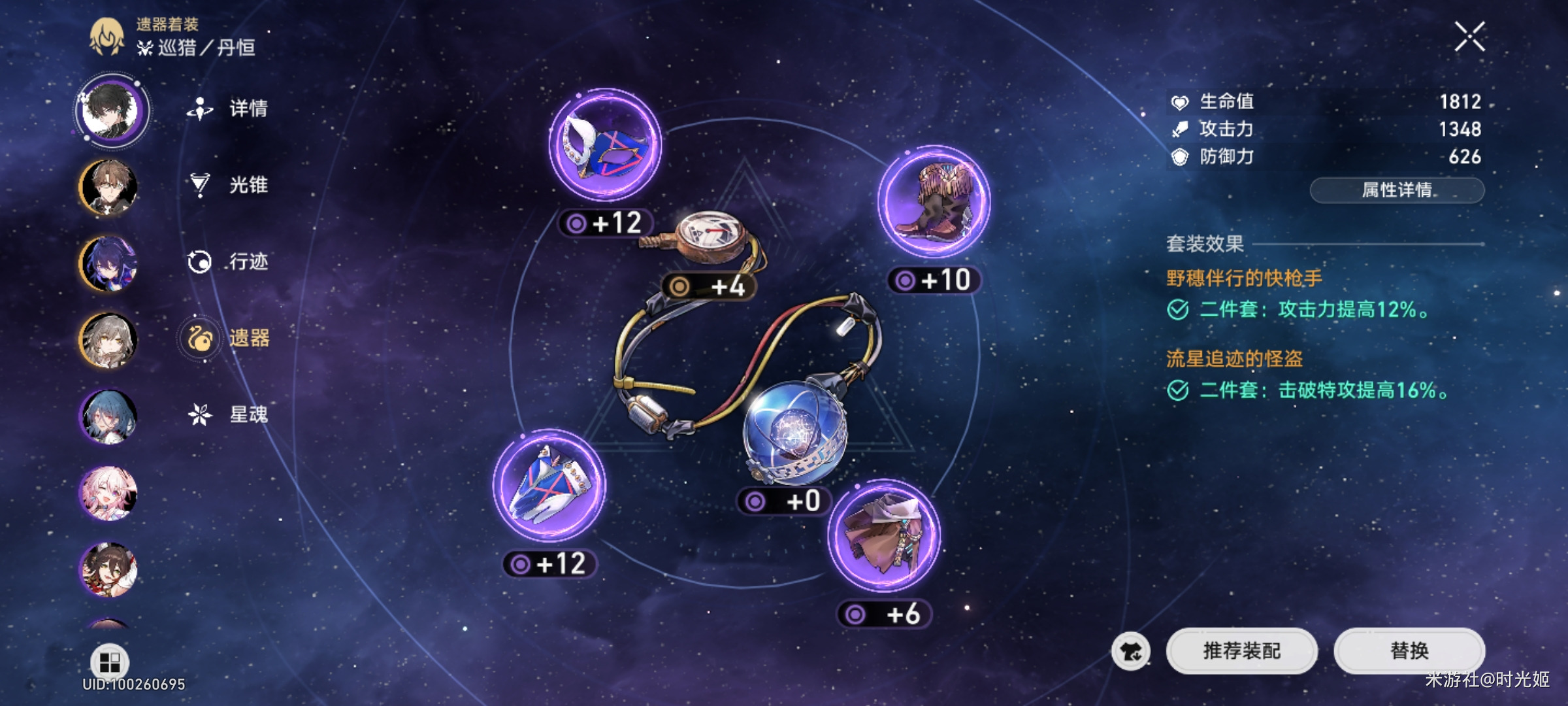Switch to the 光锥 light cone tab
This screenshot has height=706, width=1568.
(229, 185)
